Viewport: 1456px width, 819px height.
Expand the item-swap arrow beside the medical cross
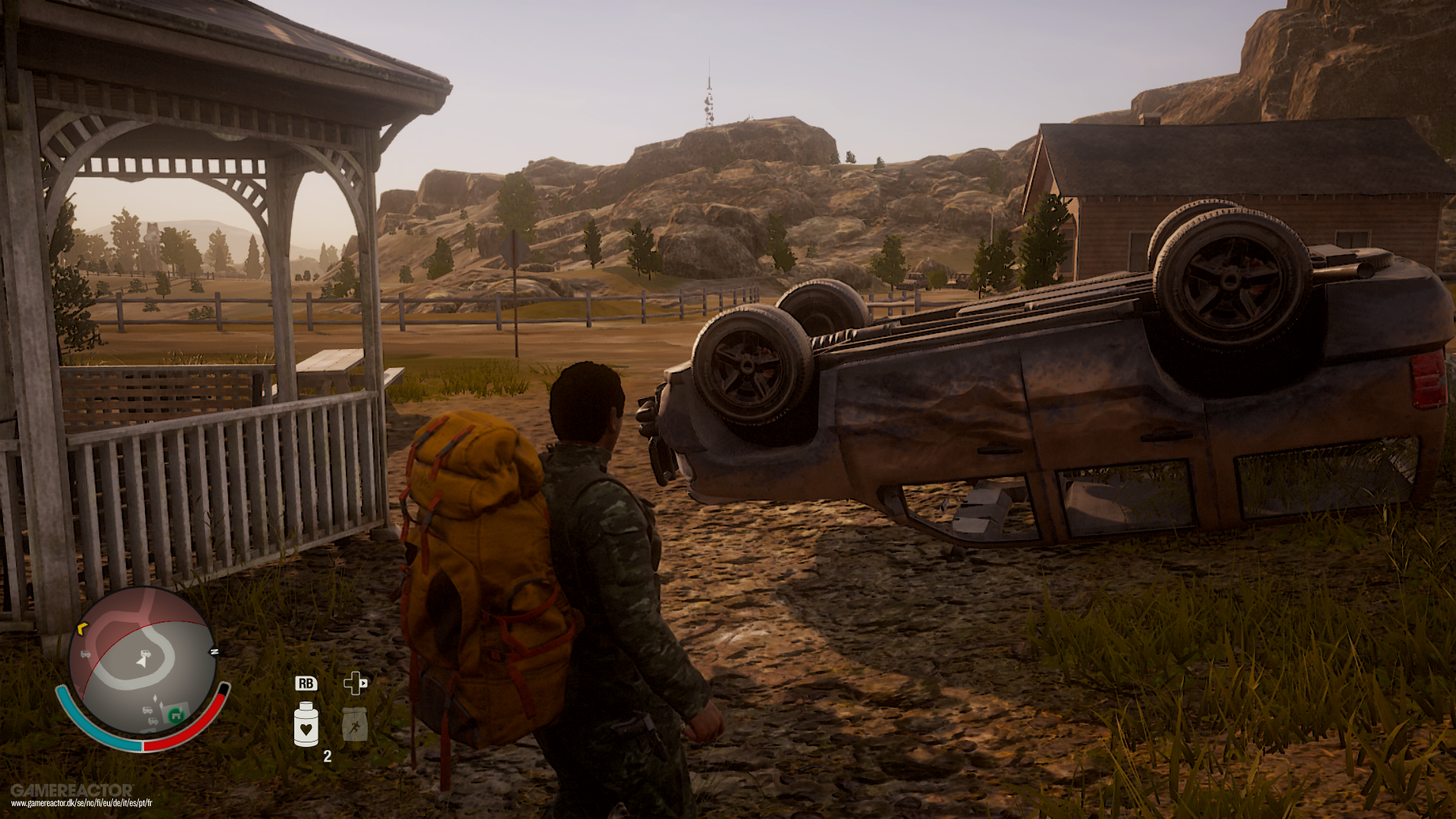pos(364,683)
